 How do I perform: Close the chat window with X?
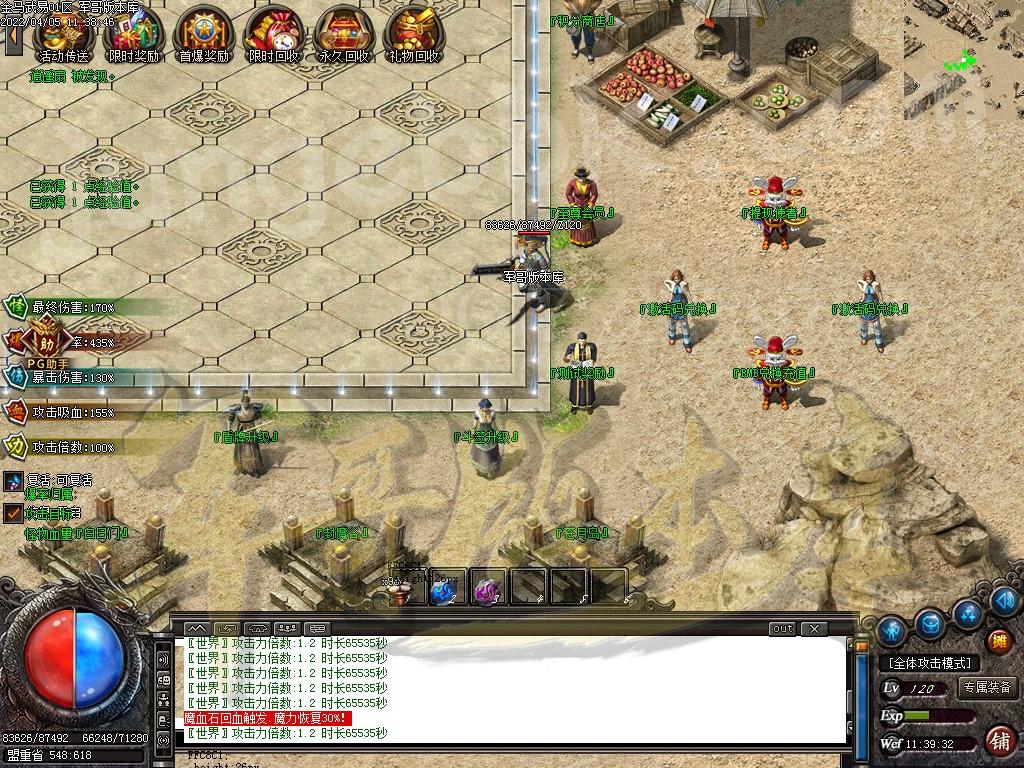click(815, 629)
